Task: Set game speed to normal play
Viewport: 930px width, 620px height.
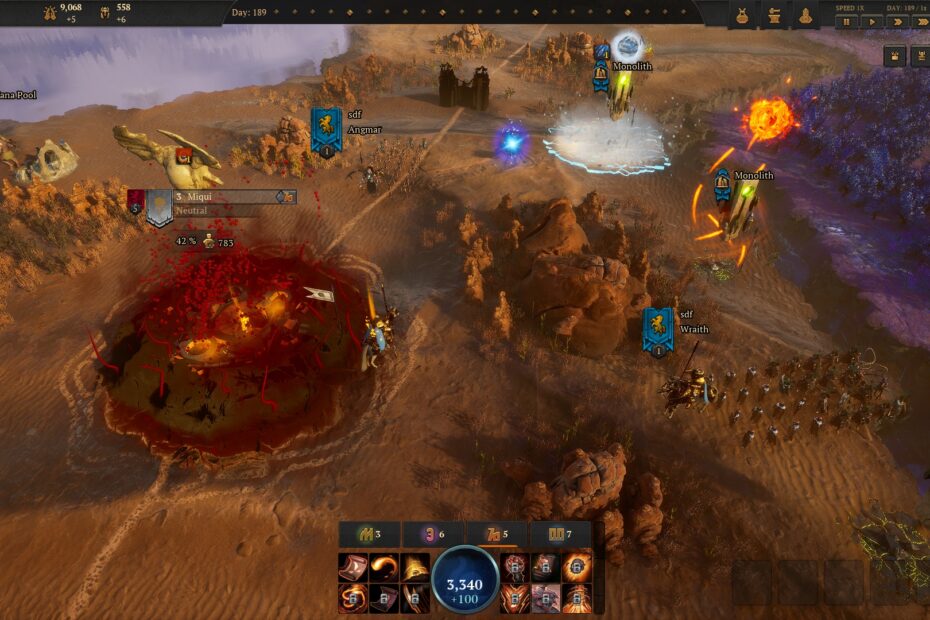Action: pos(871,21)
